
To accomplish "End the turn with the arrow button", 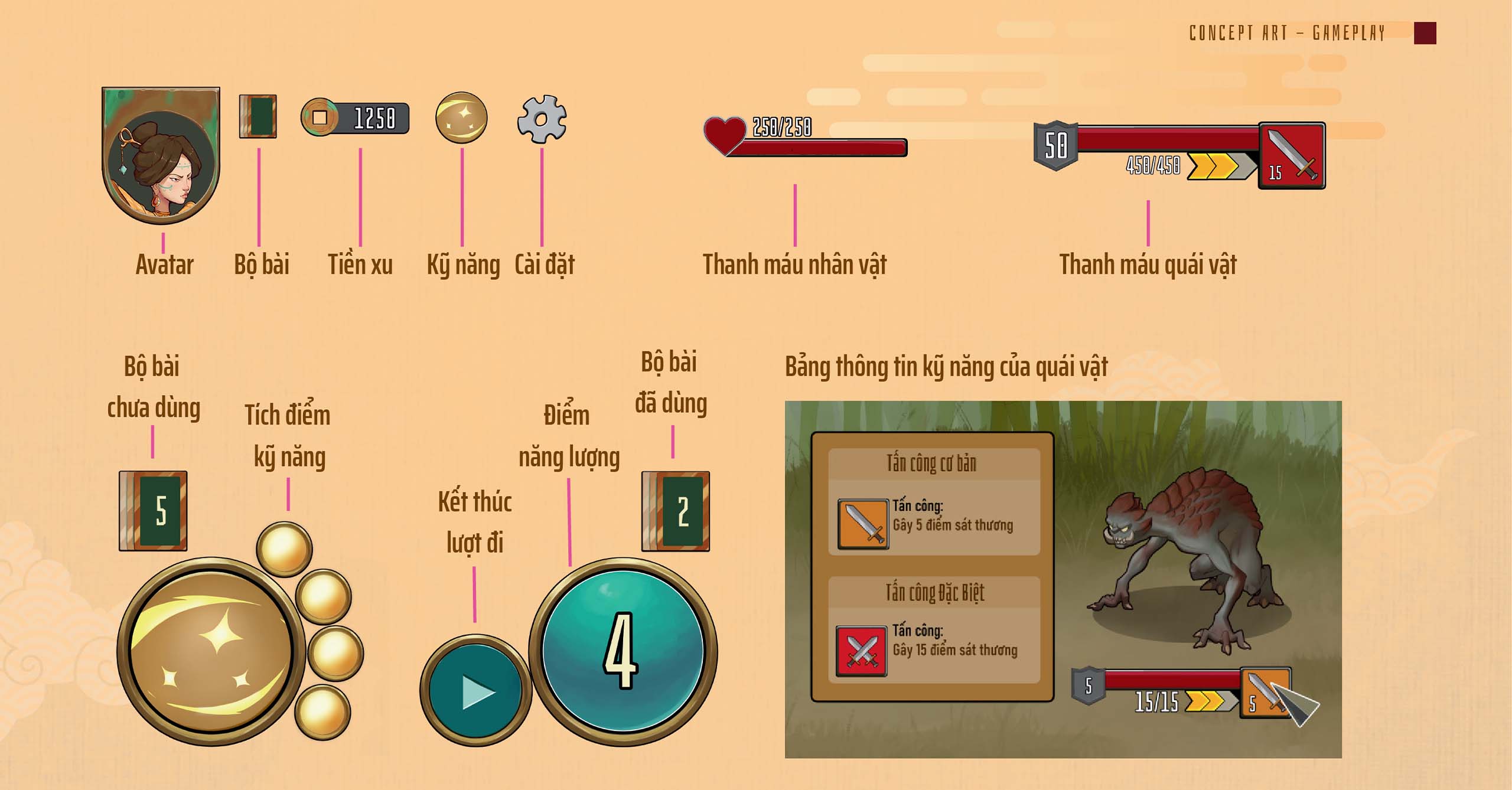I will point(475,690).
